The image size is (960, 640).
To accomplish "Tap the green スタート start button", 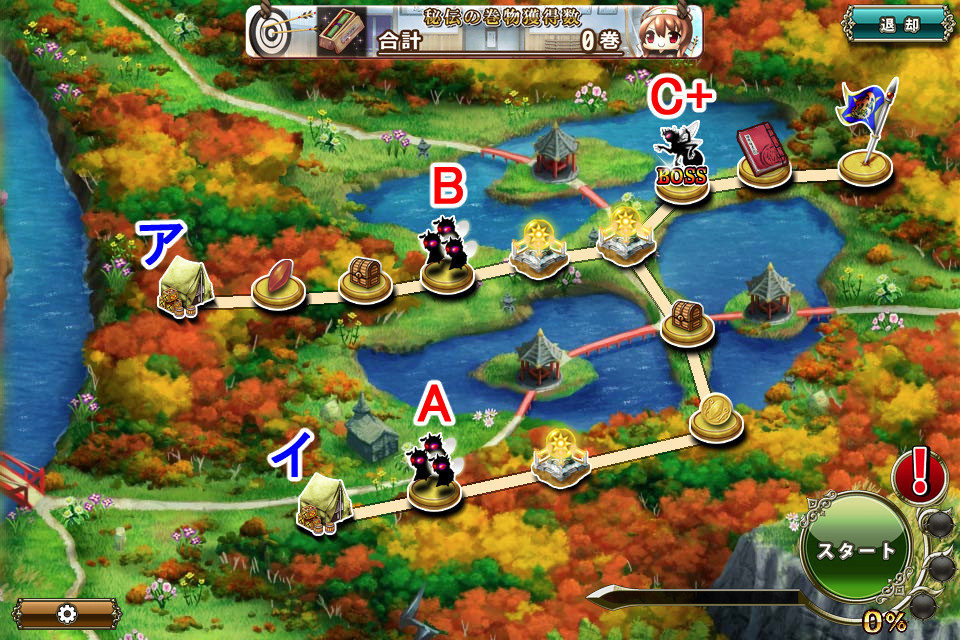I will 853,549.
